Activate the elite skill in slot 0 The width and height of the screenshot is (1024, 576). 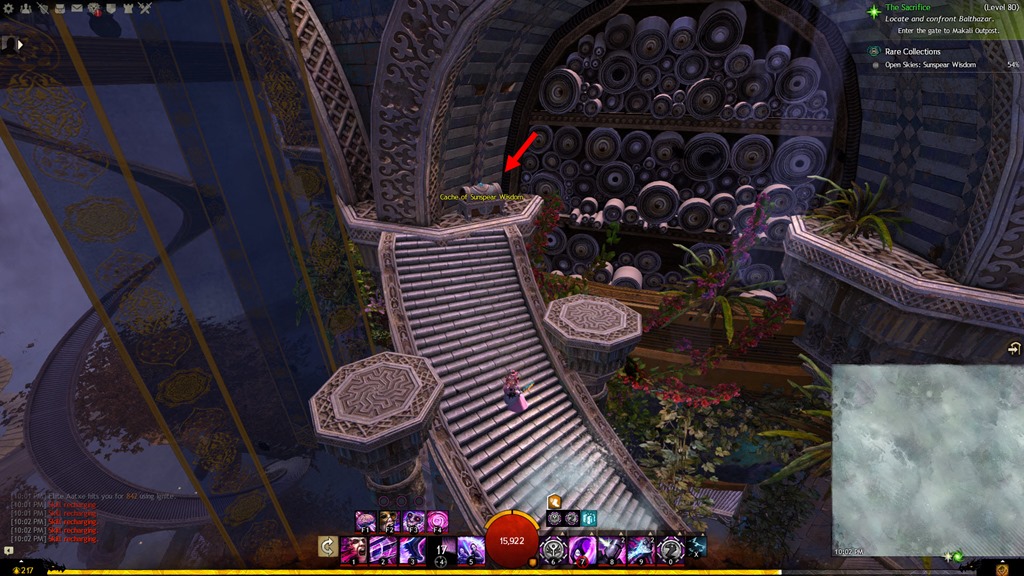(x=670, y=549)
